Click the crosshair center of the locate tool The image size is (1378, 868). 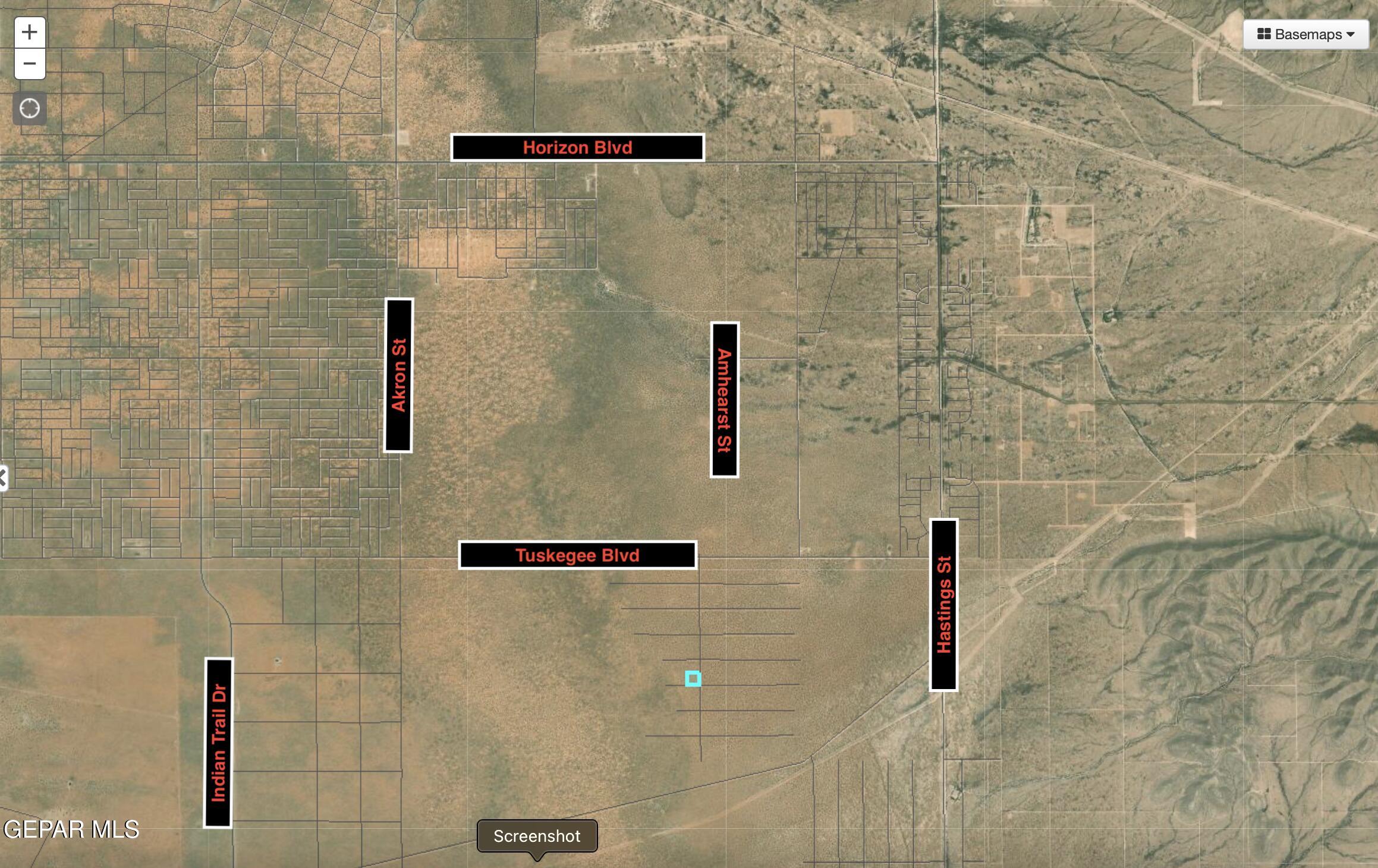[30, 108]
